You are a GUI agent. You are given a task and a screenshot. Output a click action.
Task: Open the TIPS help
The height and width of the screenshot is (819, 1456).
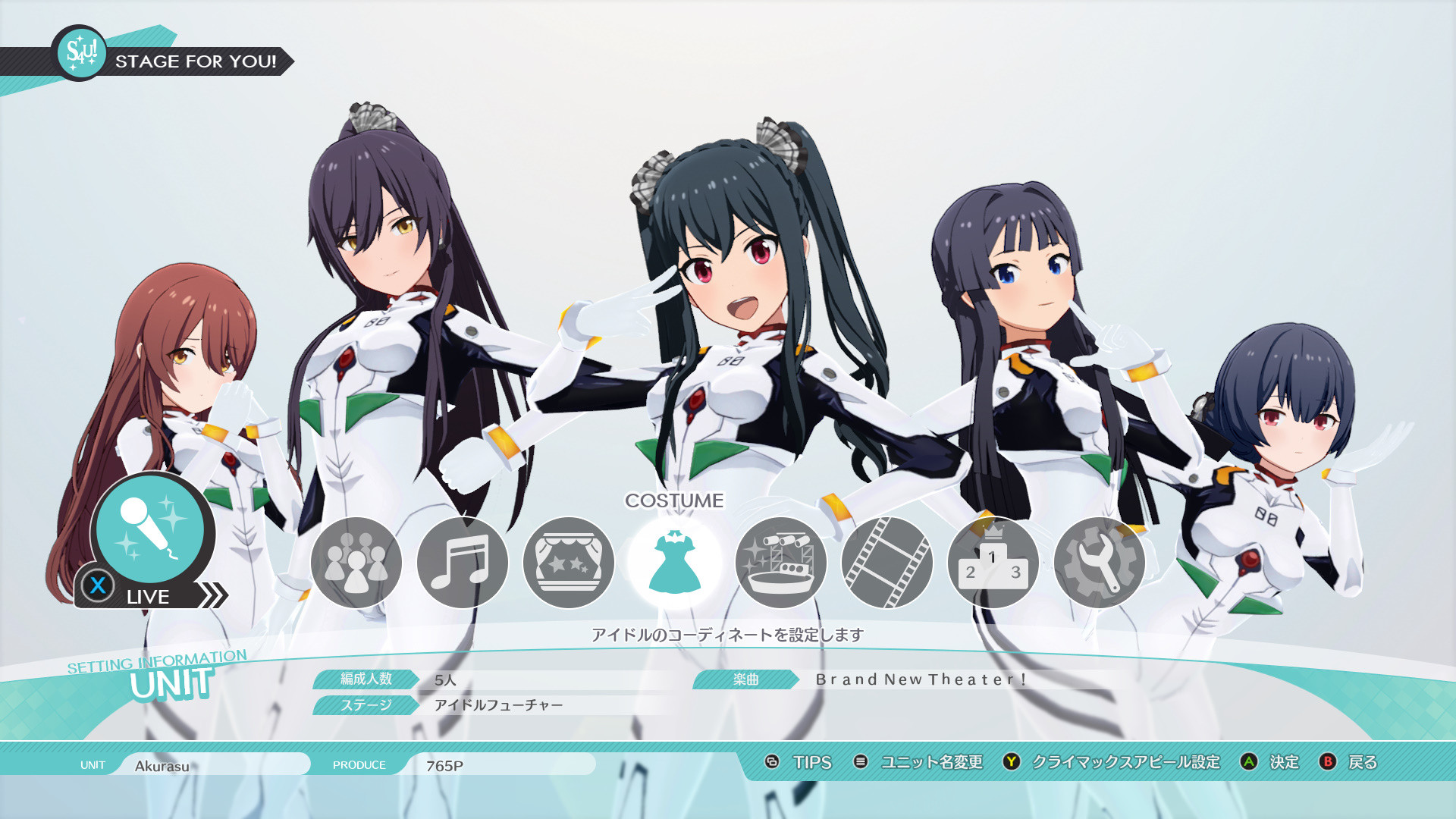811,763
